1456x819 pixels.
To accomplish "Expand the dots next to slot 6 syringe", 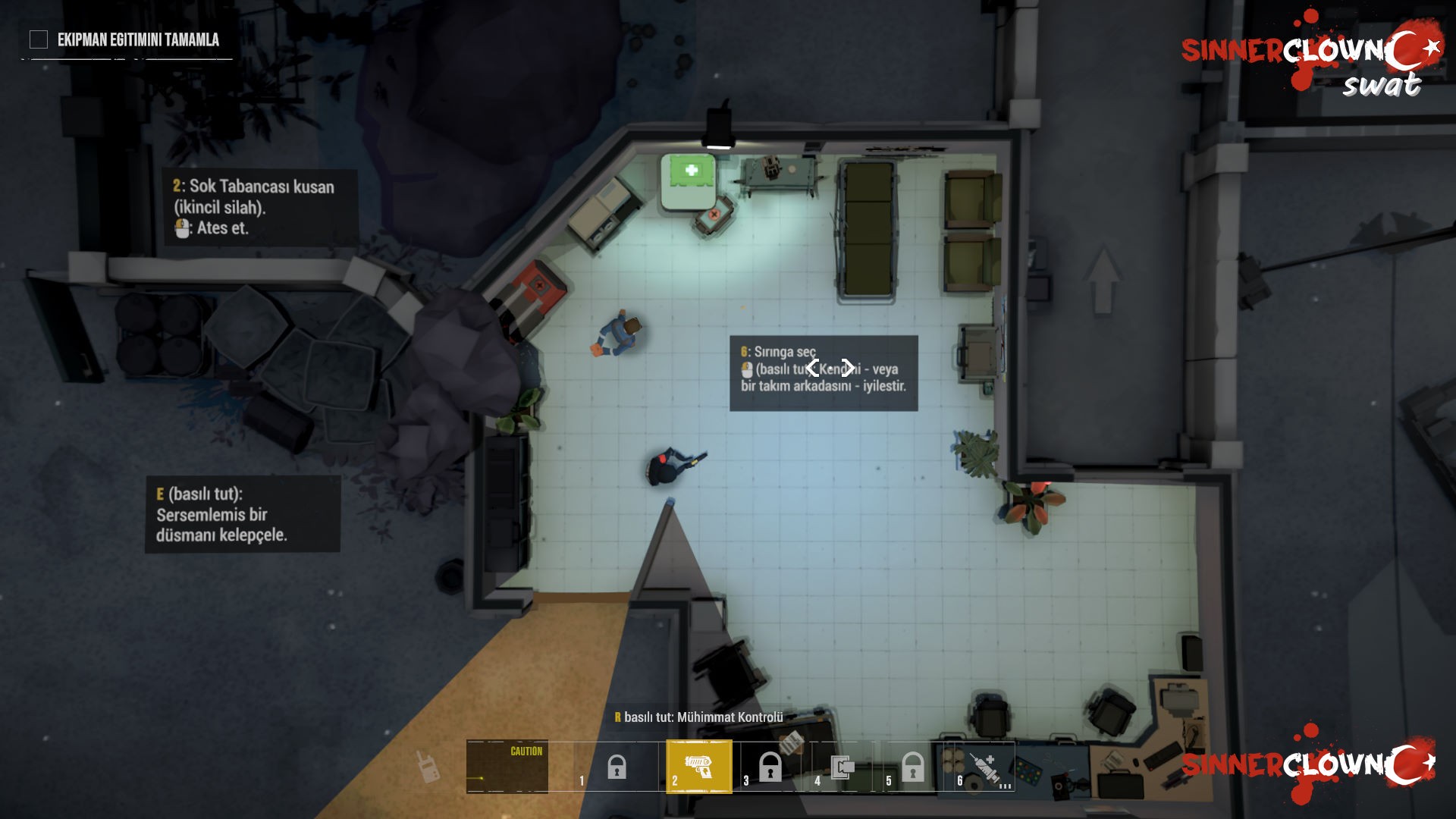I will click(1006, 786).
